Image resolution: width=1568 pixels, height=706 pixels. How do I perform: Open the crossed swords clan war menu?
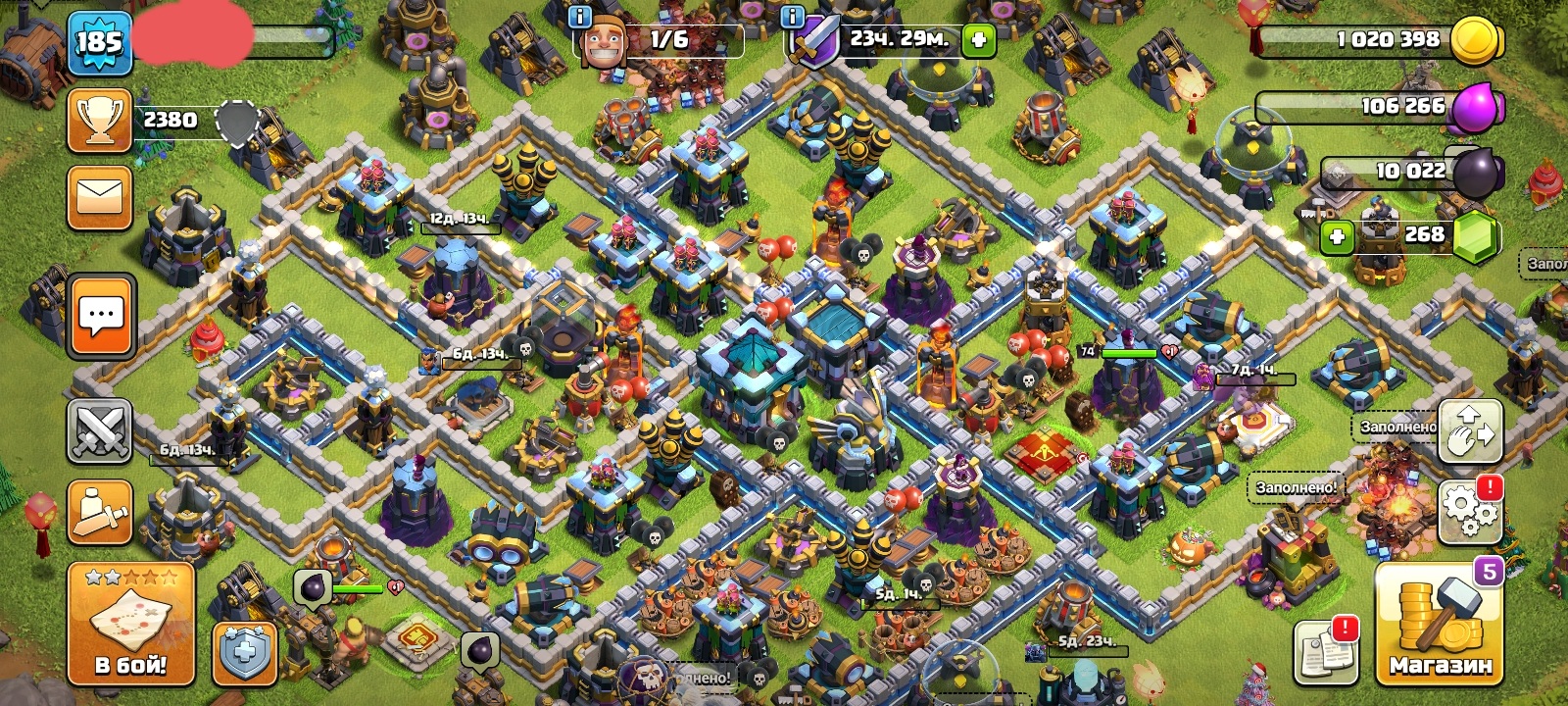[x=100, y=430]
